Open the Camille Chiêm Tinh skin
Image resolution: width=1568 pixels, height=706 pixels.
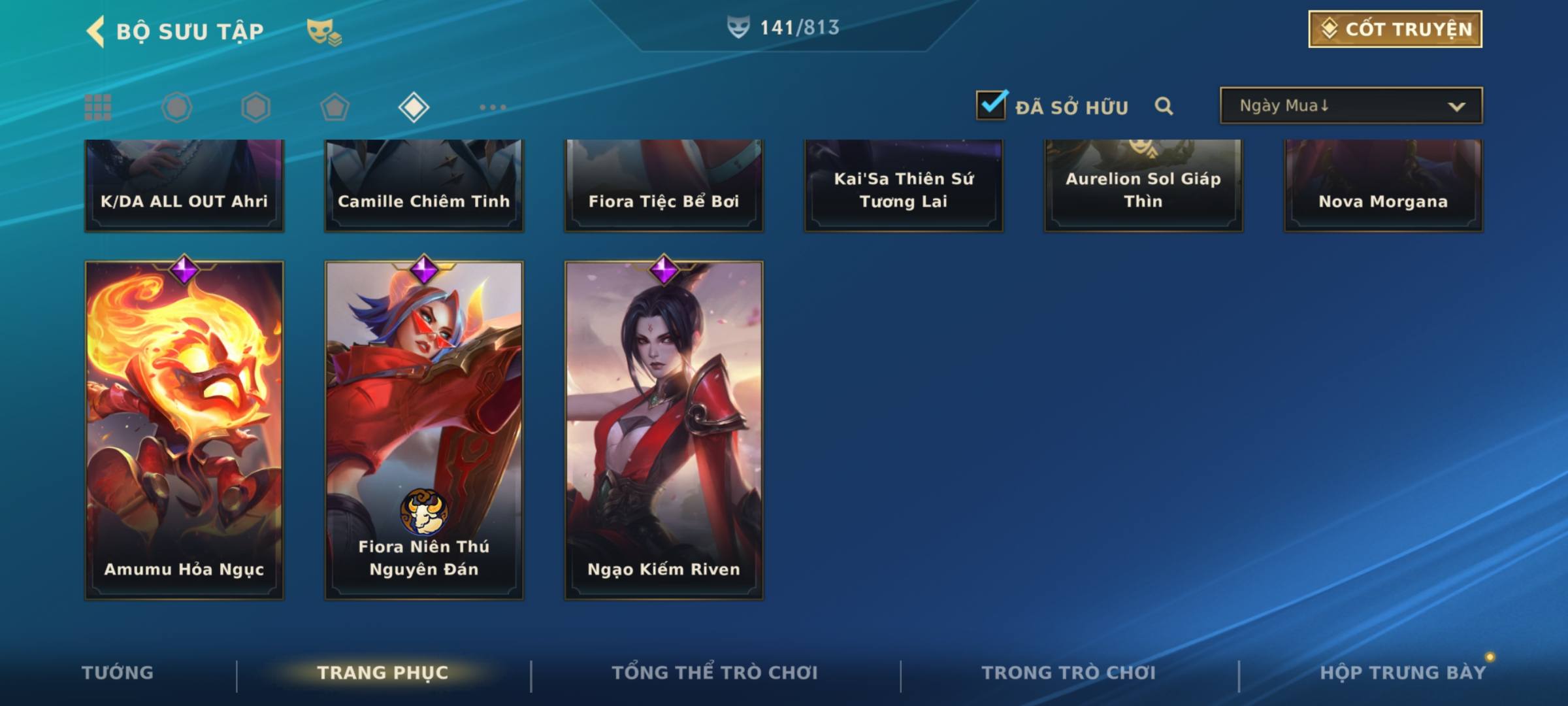point(424,186)
